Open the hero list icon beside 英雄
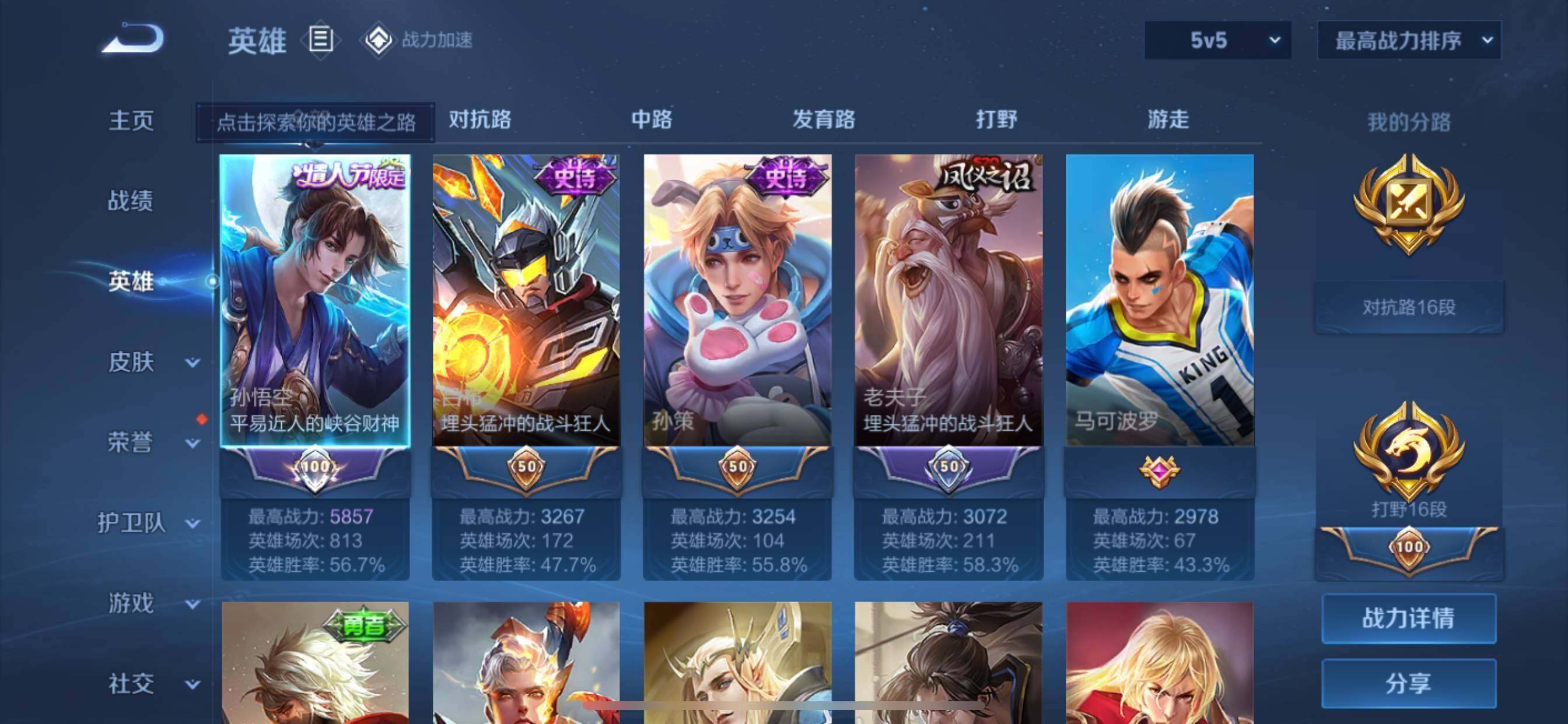 [x=321, y=40]
